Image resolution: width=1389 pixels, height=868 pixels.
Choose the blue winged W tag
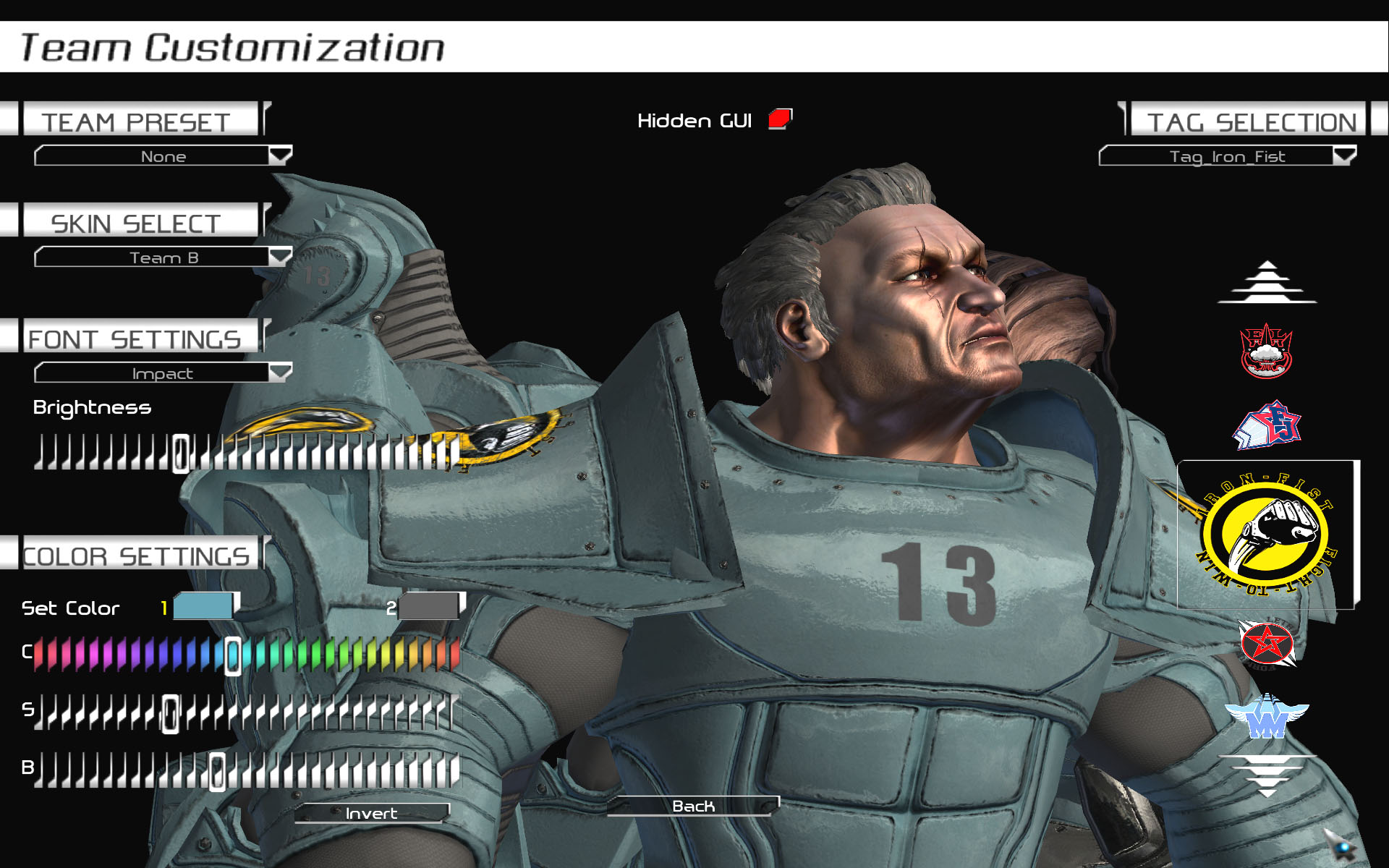click(1266, 716)
